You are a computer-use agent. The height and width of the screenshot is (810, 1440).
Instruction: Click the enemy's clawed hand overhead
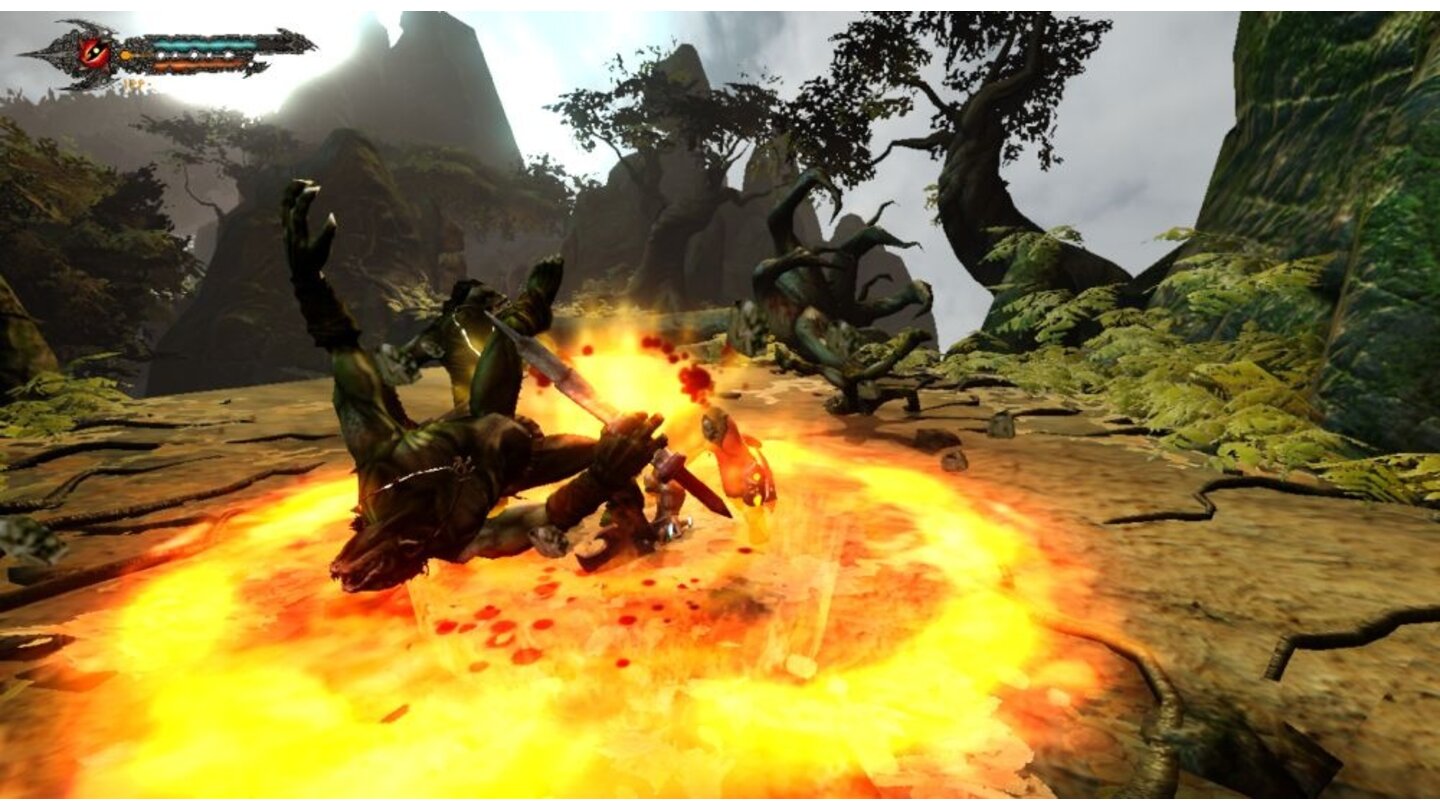pyautogui.click(x=310, y=230)
